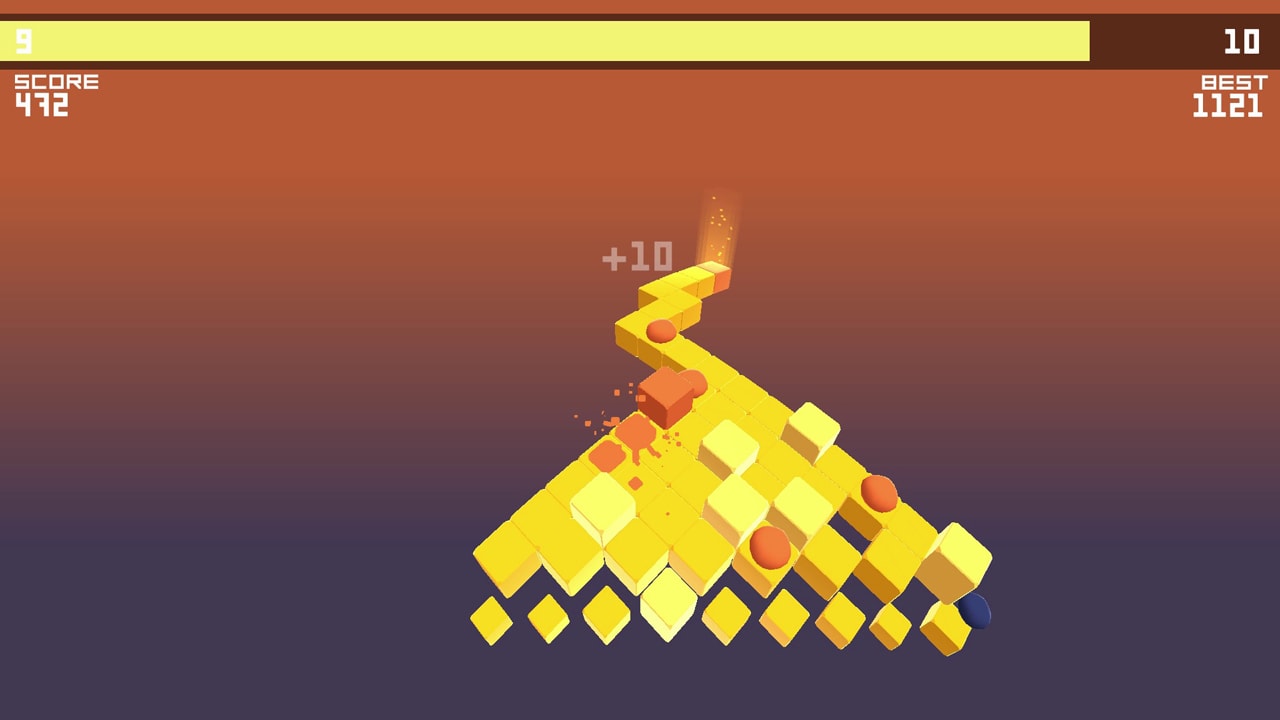Viewport: 1280px width, 720px height.
Task: Click the detached falling cube at bottom left
Action: (492, 622)
